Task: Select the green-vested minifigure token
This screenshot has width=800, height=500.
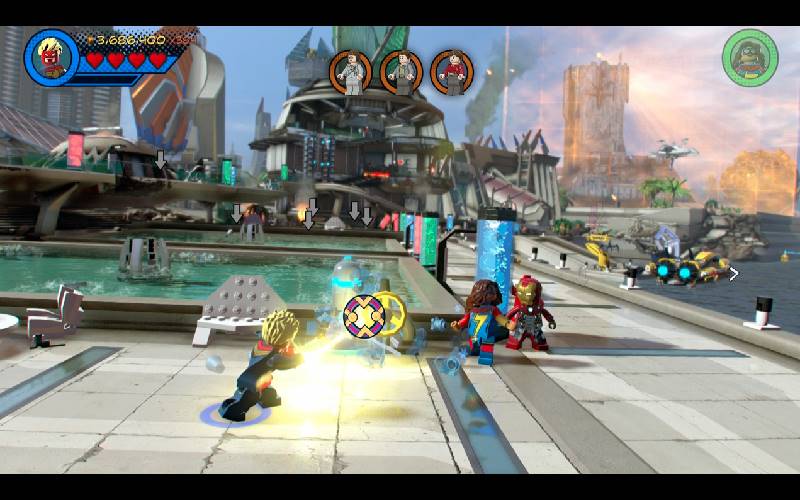Action: tap(402, 72)
